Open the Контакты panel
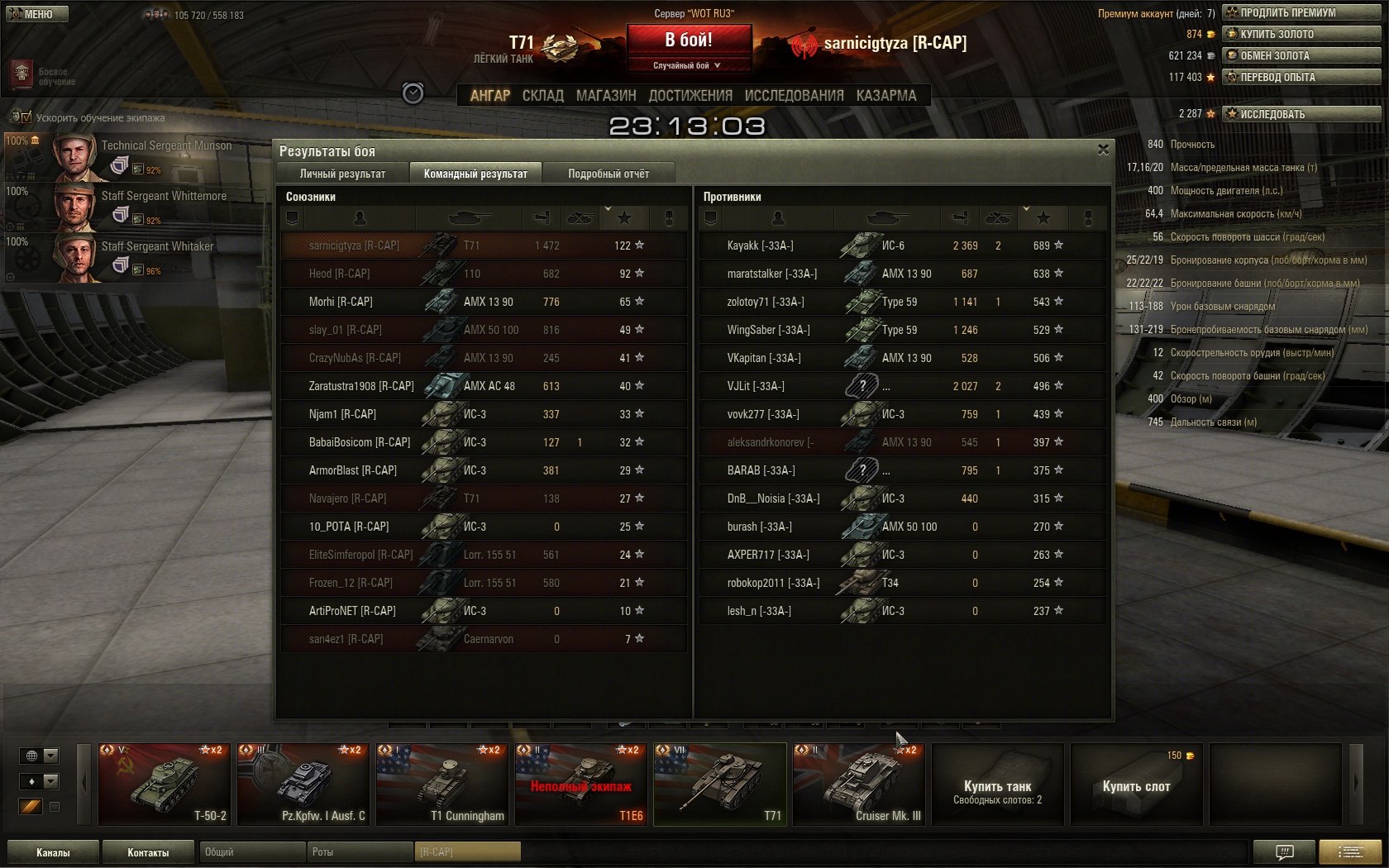The height and width of the screenshot is (868, 1389). point(148,852)
